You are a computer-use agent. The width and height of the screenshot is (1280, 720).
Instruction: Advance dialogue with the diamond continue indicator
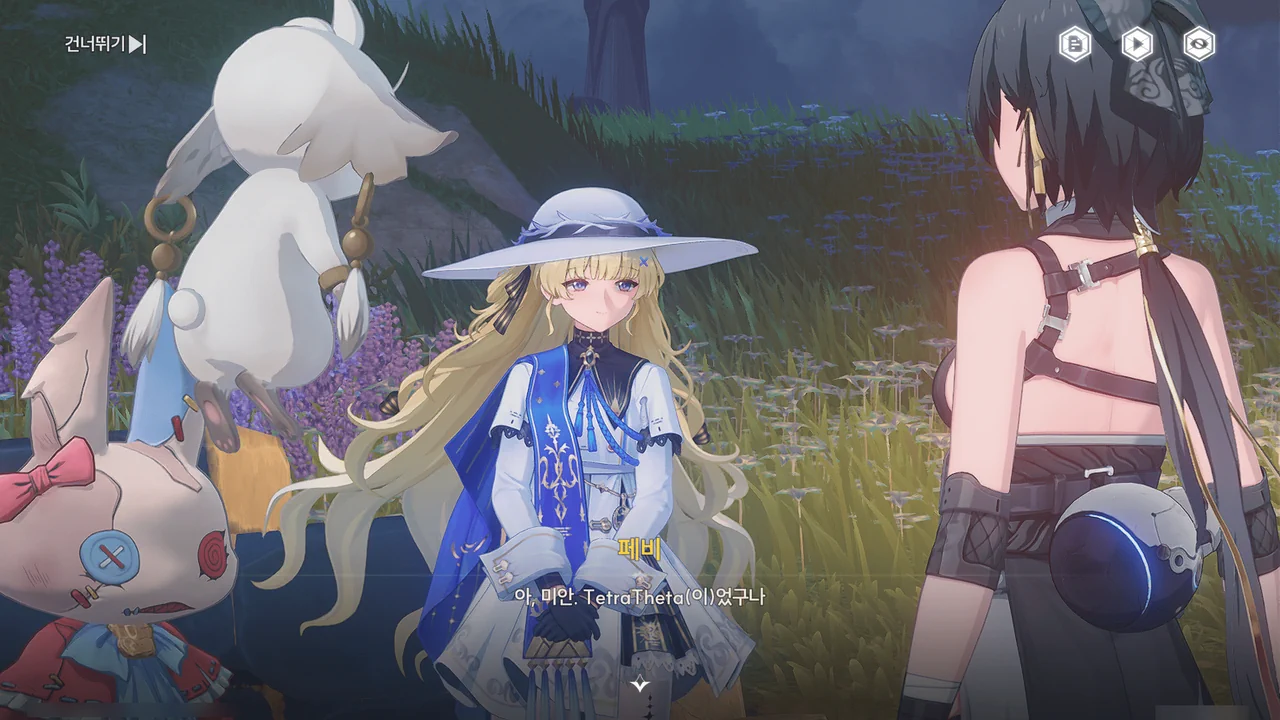pyautogui.click(x=640, y=684)
